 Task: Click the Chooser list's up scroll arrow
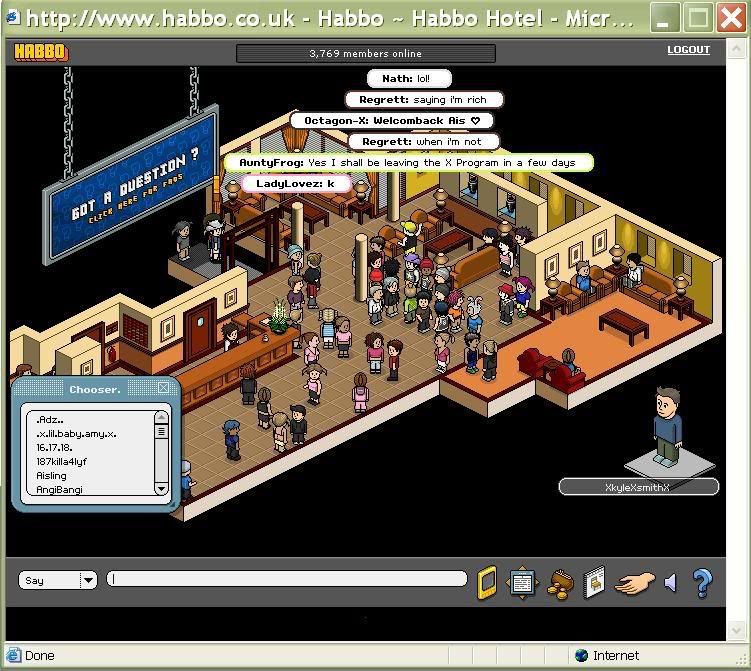161,418
